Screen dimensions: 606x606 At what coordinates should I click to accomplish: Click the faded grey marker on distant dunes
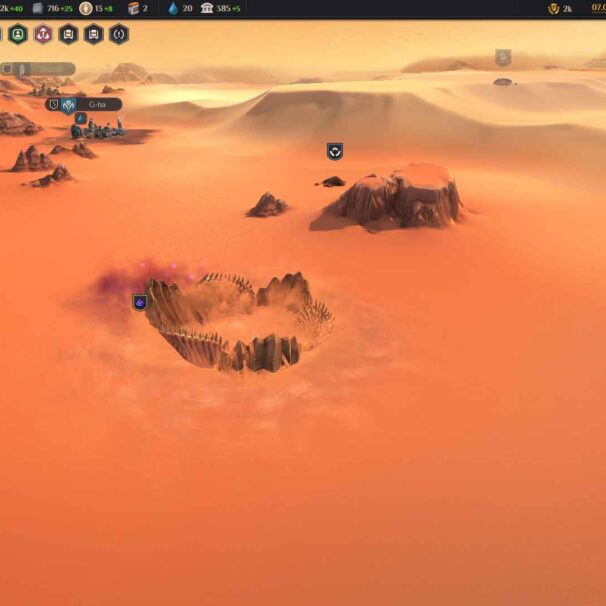[x=503, y=58]
